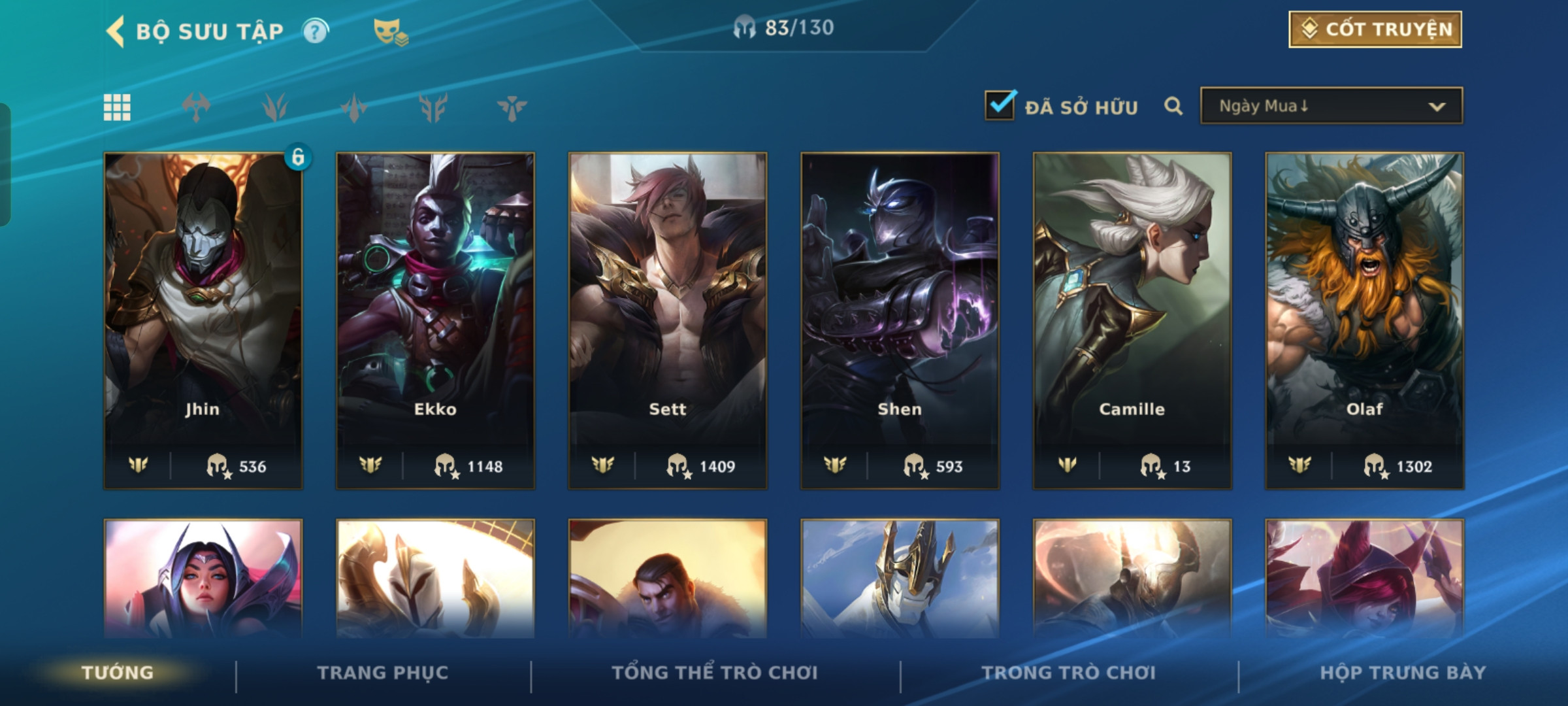Select the Tướng tab
Viewport: 1568px width, 706px height.
(118, 673)
